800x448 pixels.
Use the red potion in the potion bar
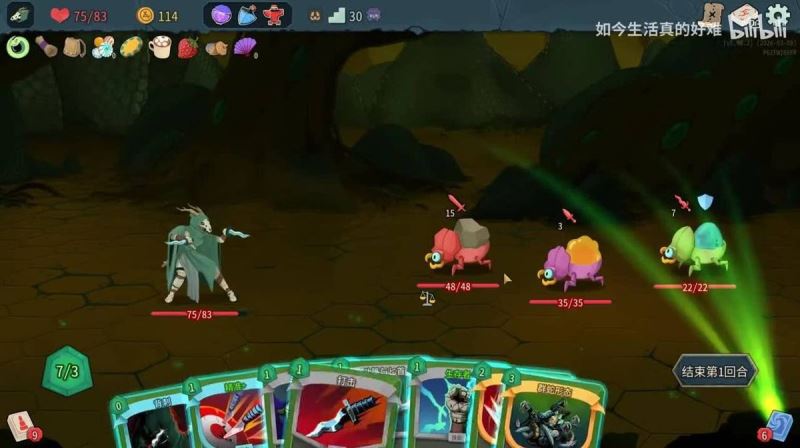(x=273, y=15)
